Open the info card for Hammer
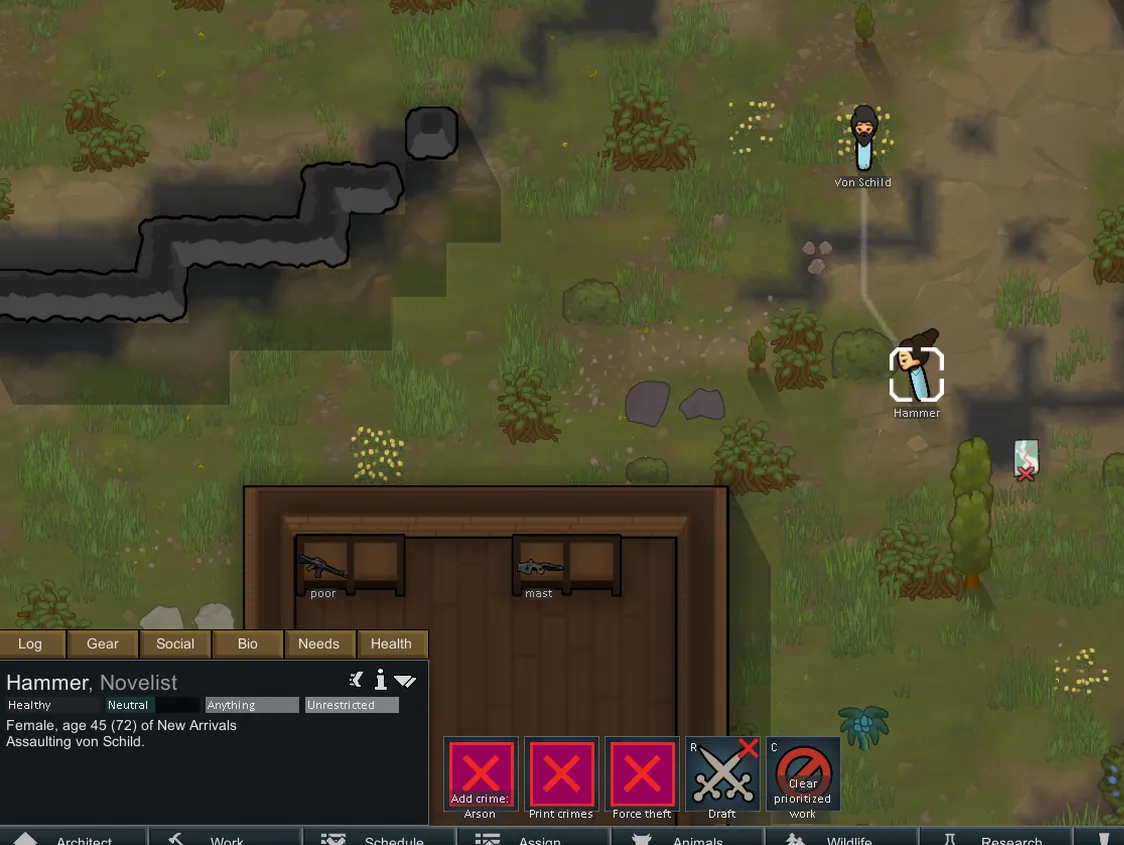 (381, 681)
